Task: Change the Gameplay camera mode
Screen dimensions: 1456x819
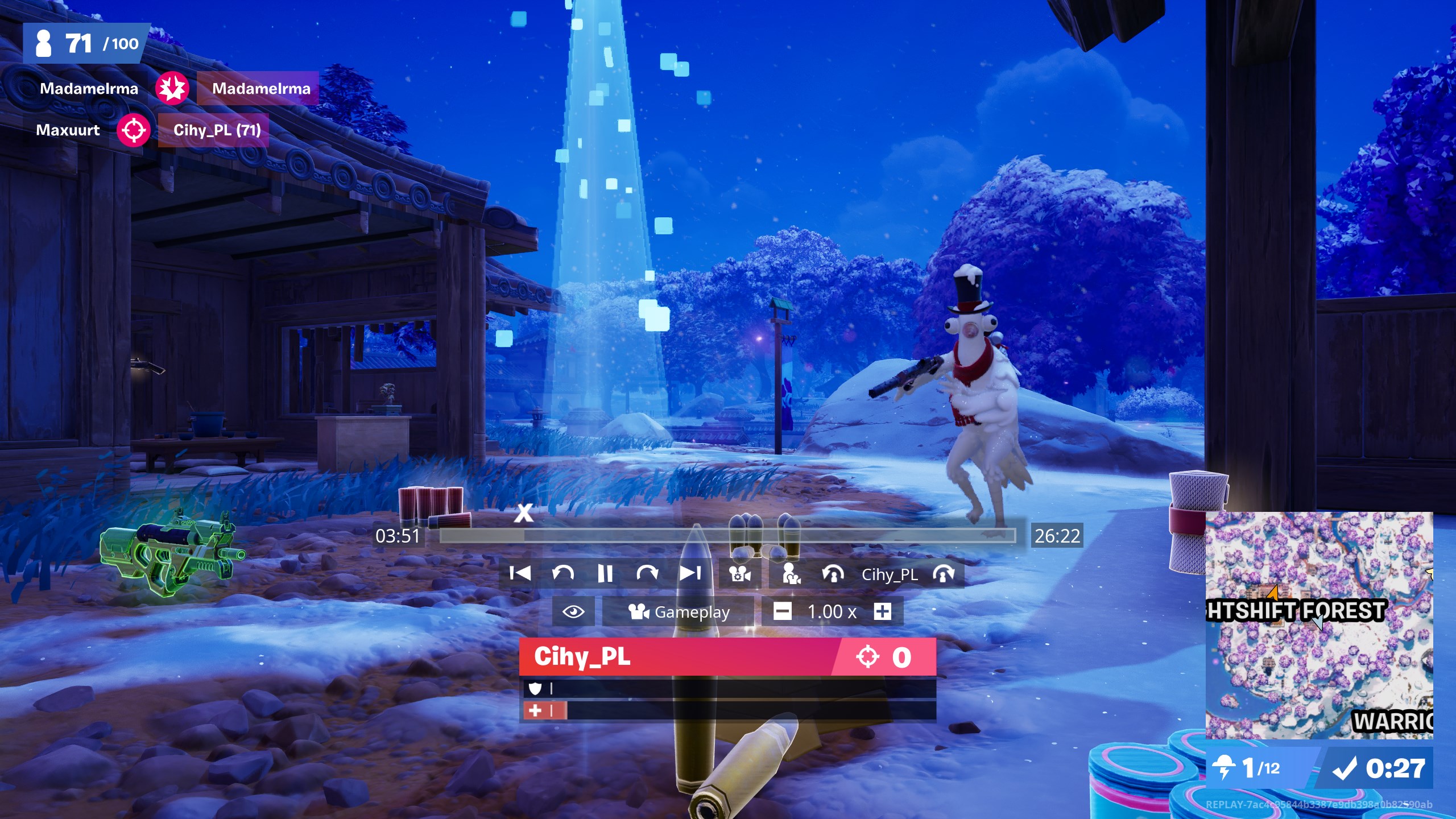Action: [x=679, y=612]
